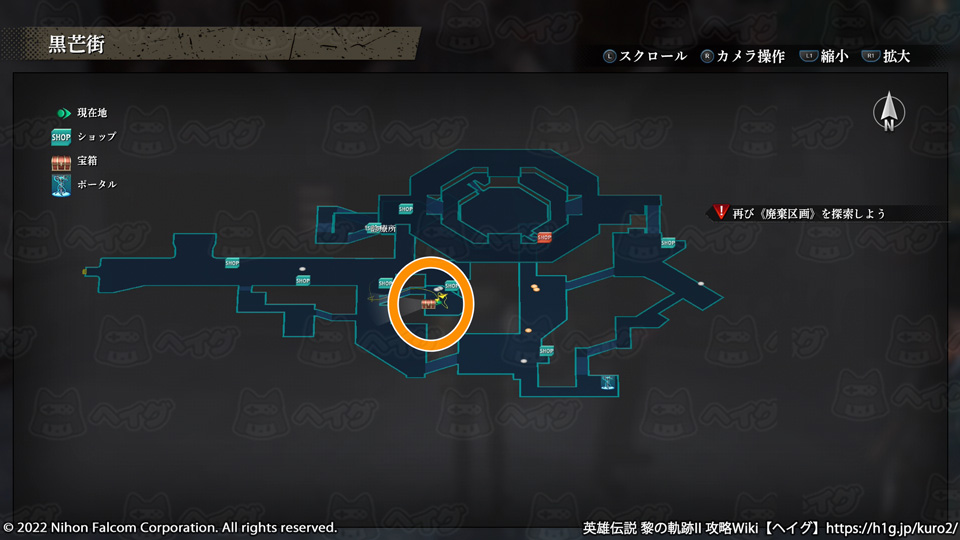Image resolution: width=960 pixels, height=540 pixels.
Task: Select the portal marker on the map
Action: (x=607, y=382)
